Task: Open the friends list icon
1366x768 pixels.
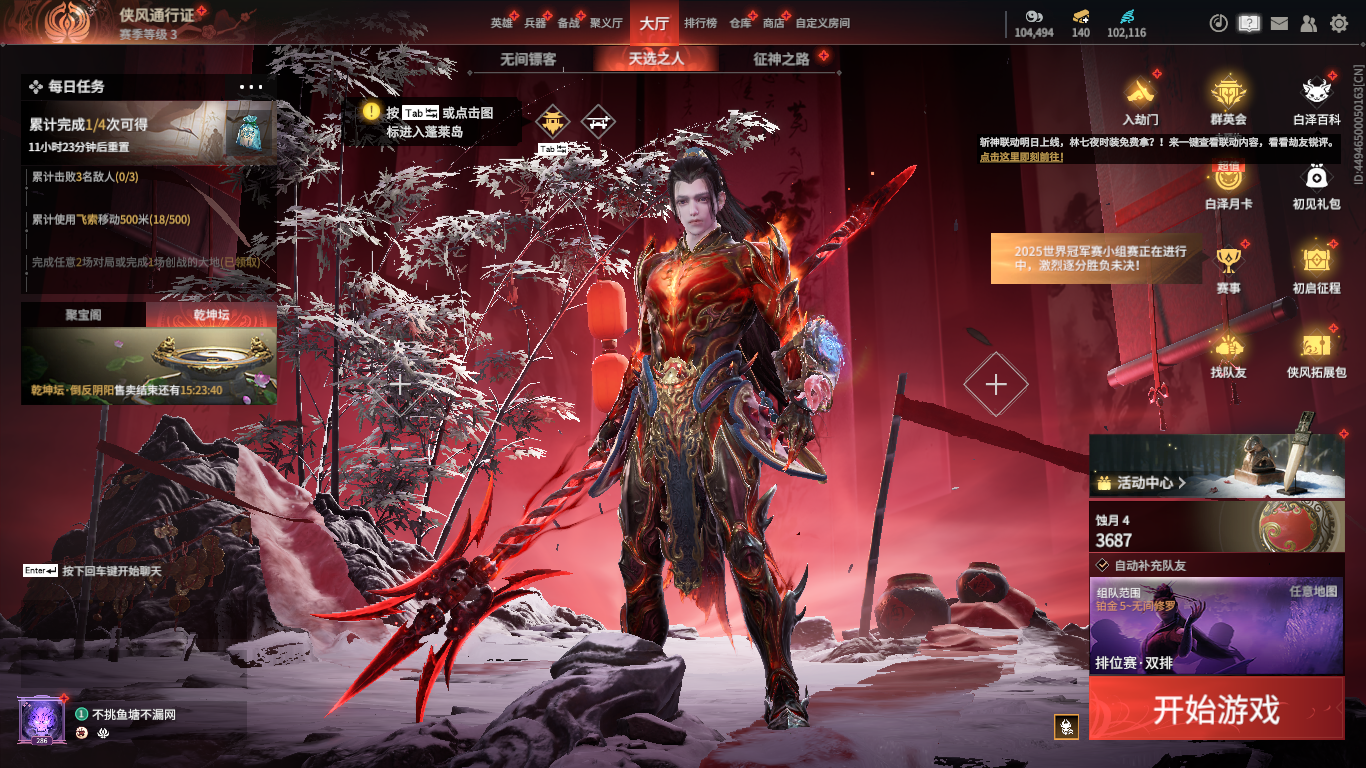Action: click(x=1309, y=23)
